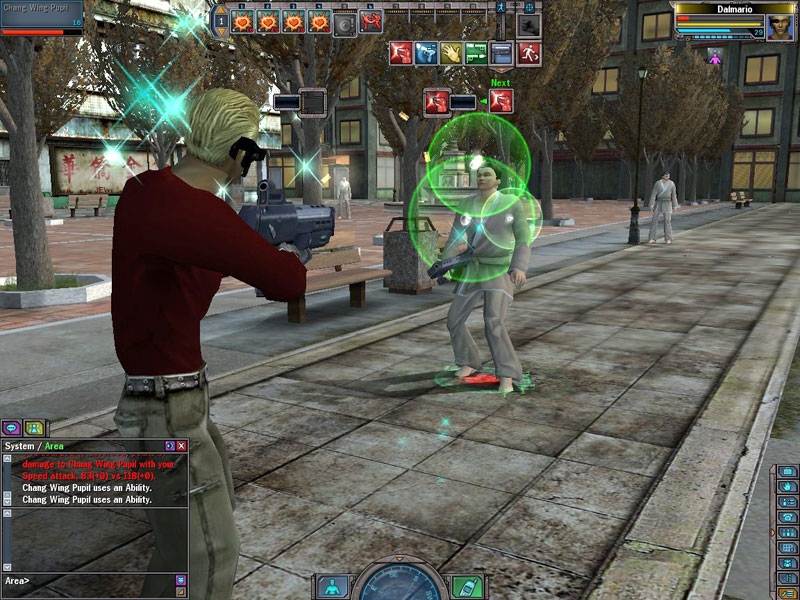Click the pink figure status buff icon
Image resolution: width=800 pixels, height=600 pixels.
click(714, 56)
